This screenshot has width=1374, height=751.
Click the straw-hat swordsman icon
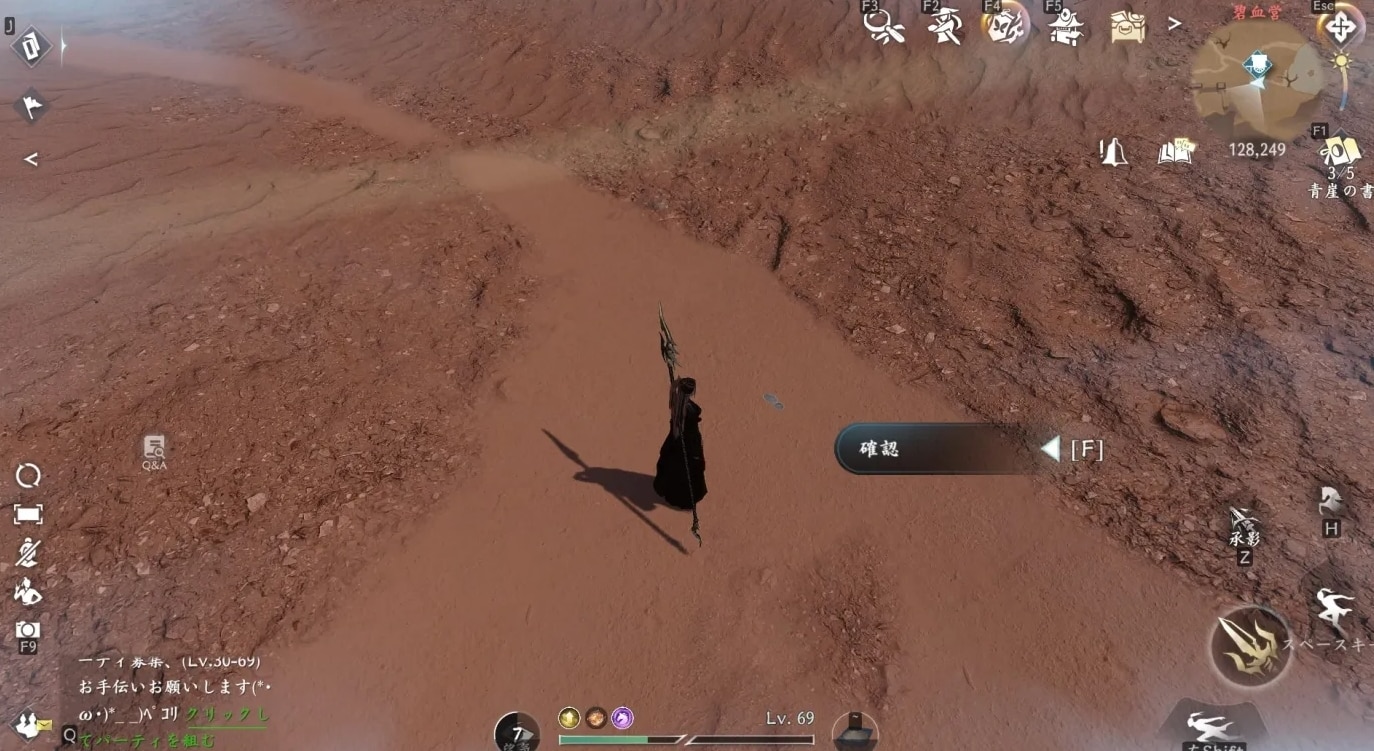(x=944, y=26)
